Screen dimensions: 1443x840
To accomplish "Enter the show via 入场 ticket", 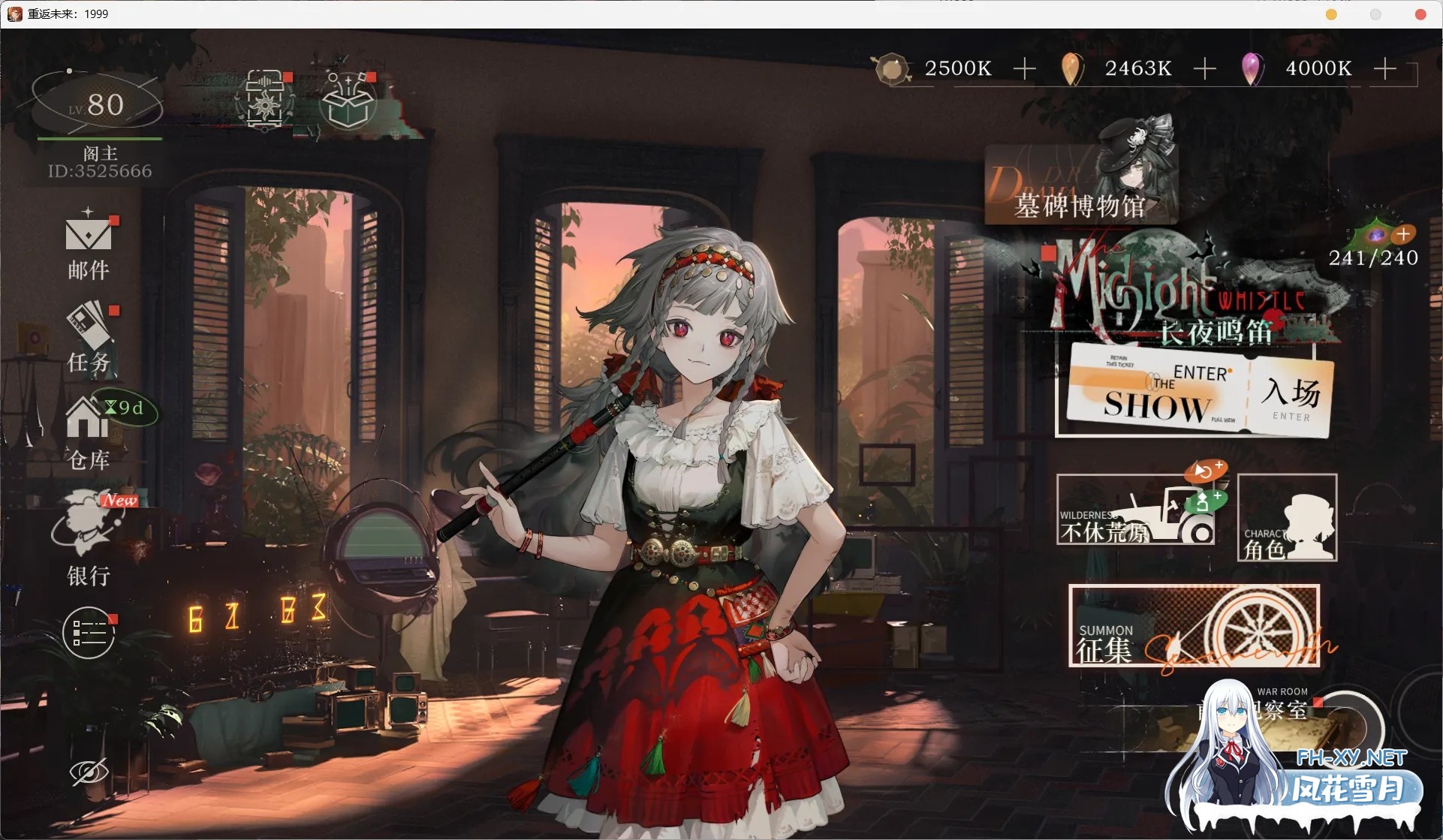I will 1290,396.
